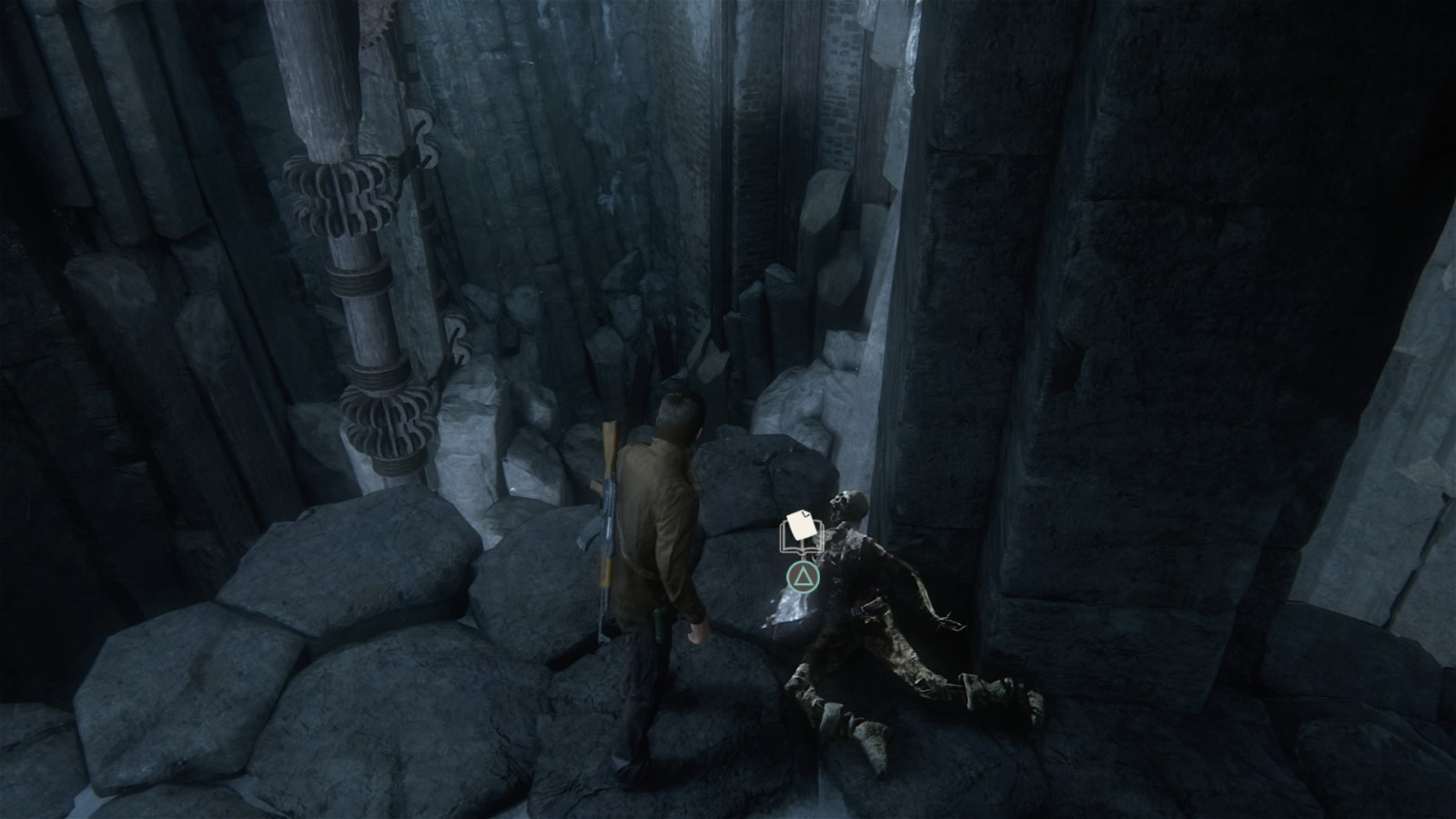Select the journal note pickup icon
The image size is (1456, 819).
[801, 533]
